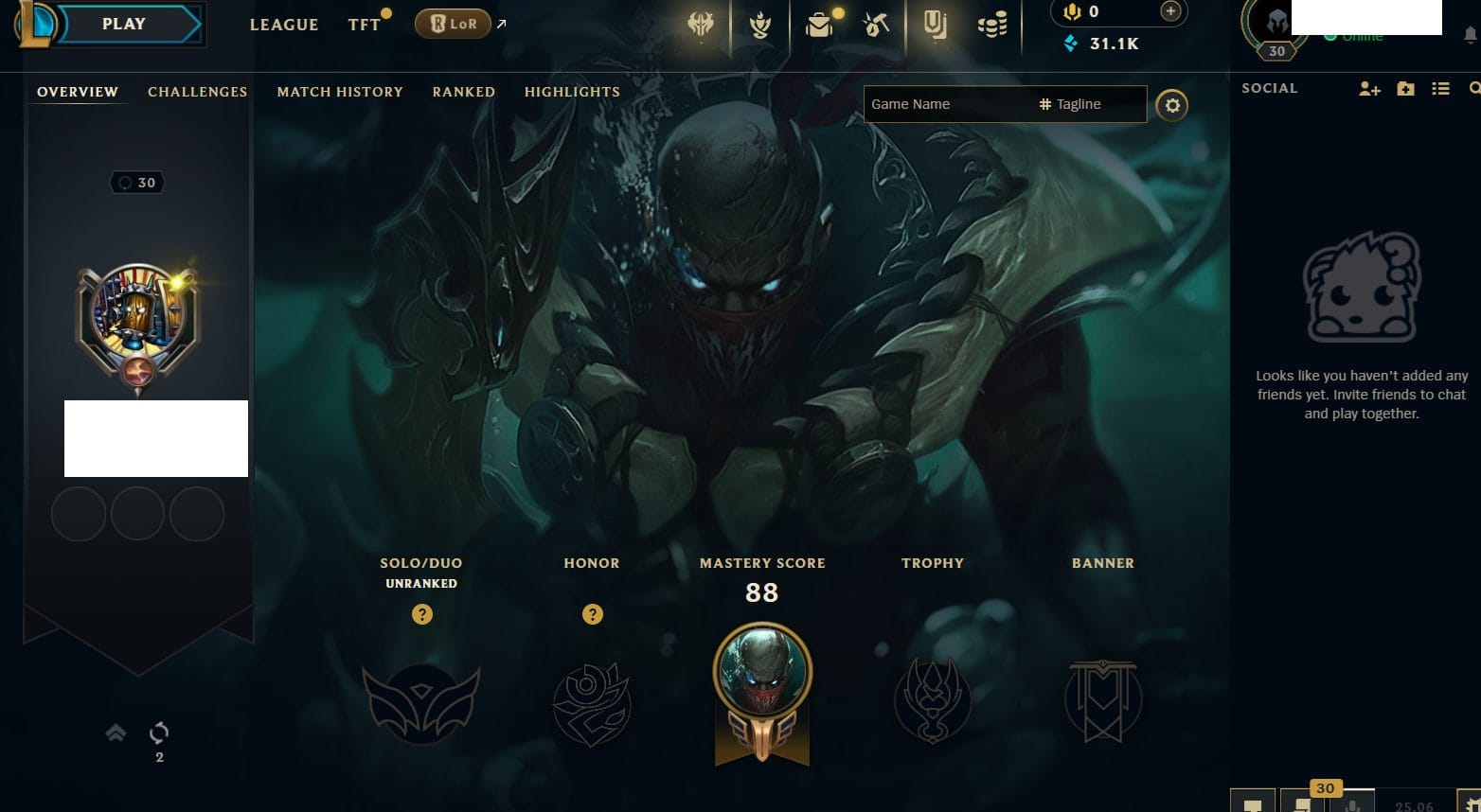Open the Challenges tab
Screen dimensions: 1481x812
[197, 92]
